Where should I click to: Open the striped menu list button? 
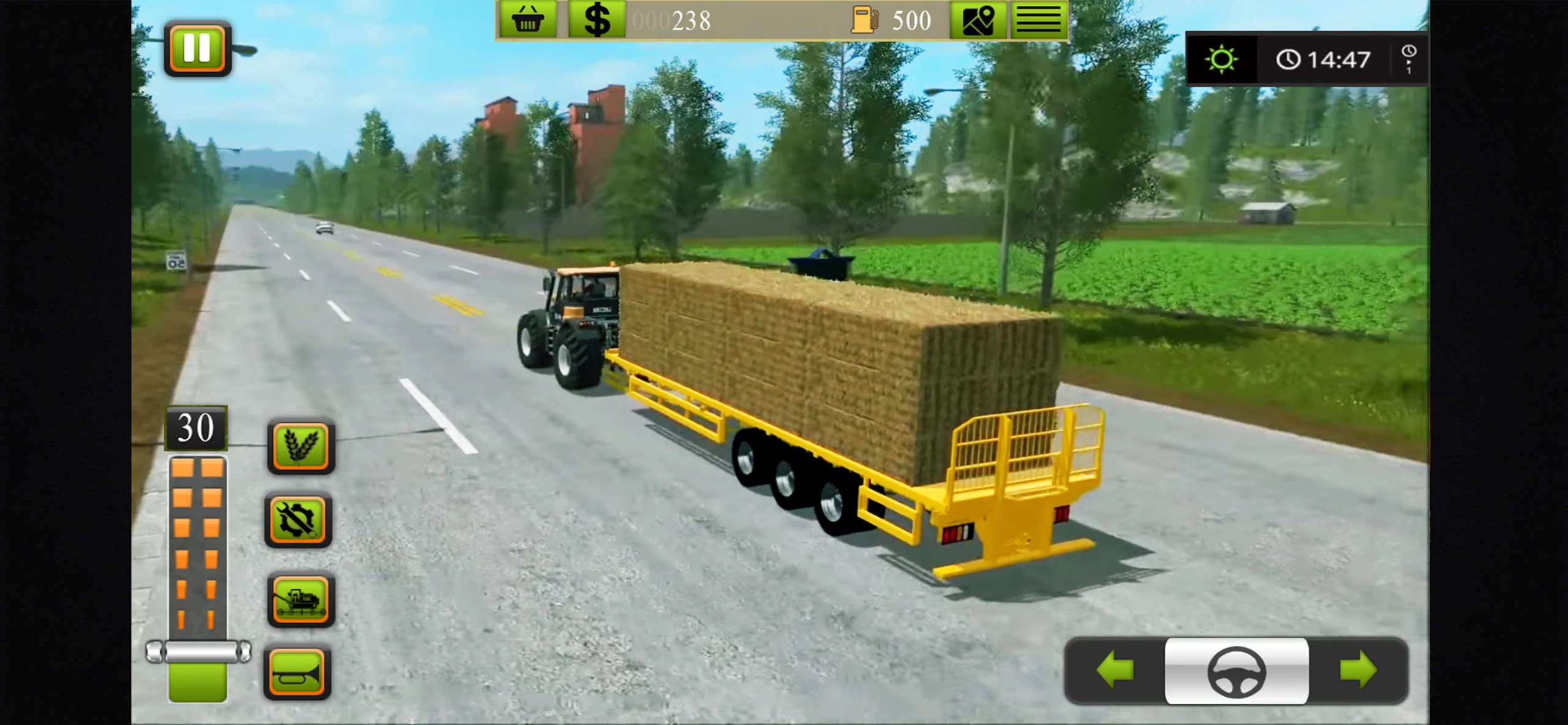1039,20
